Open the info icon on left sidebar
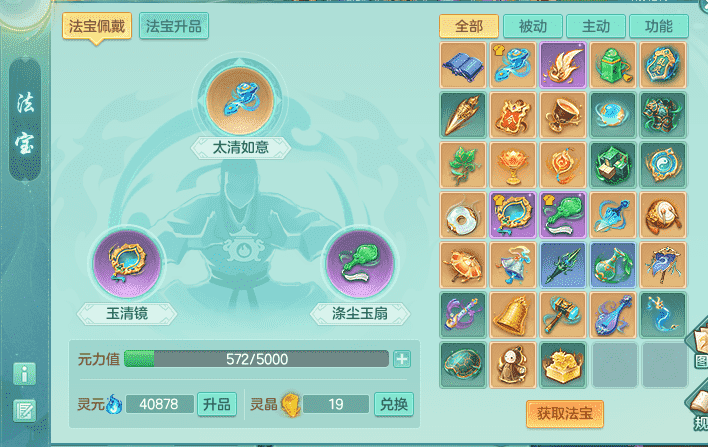 (x=25, y=374)
